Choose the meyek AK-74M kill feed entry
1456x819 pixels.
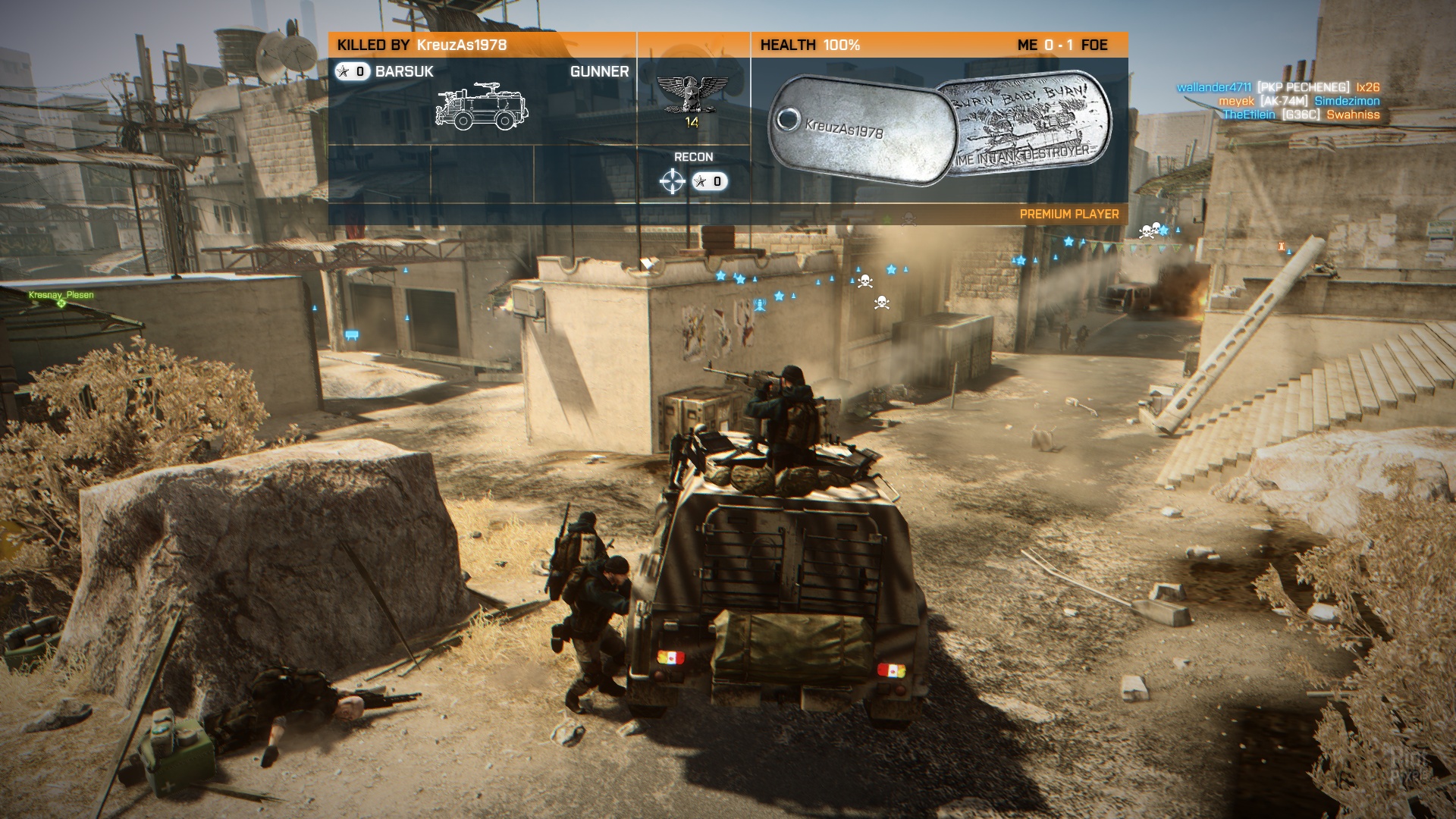[x=1299, y=101]
